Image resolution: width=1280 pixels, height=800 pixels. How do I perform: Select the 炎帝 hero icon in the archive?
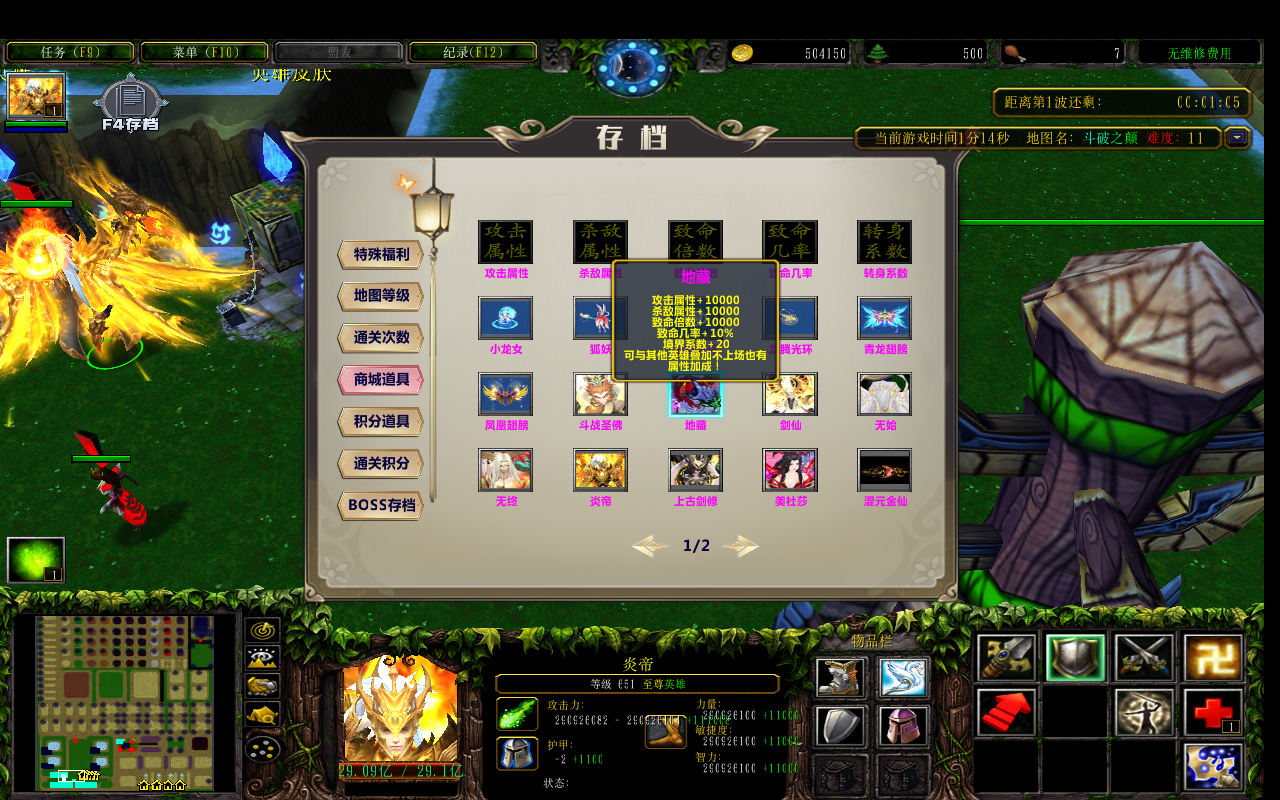[600, 470]
